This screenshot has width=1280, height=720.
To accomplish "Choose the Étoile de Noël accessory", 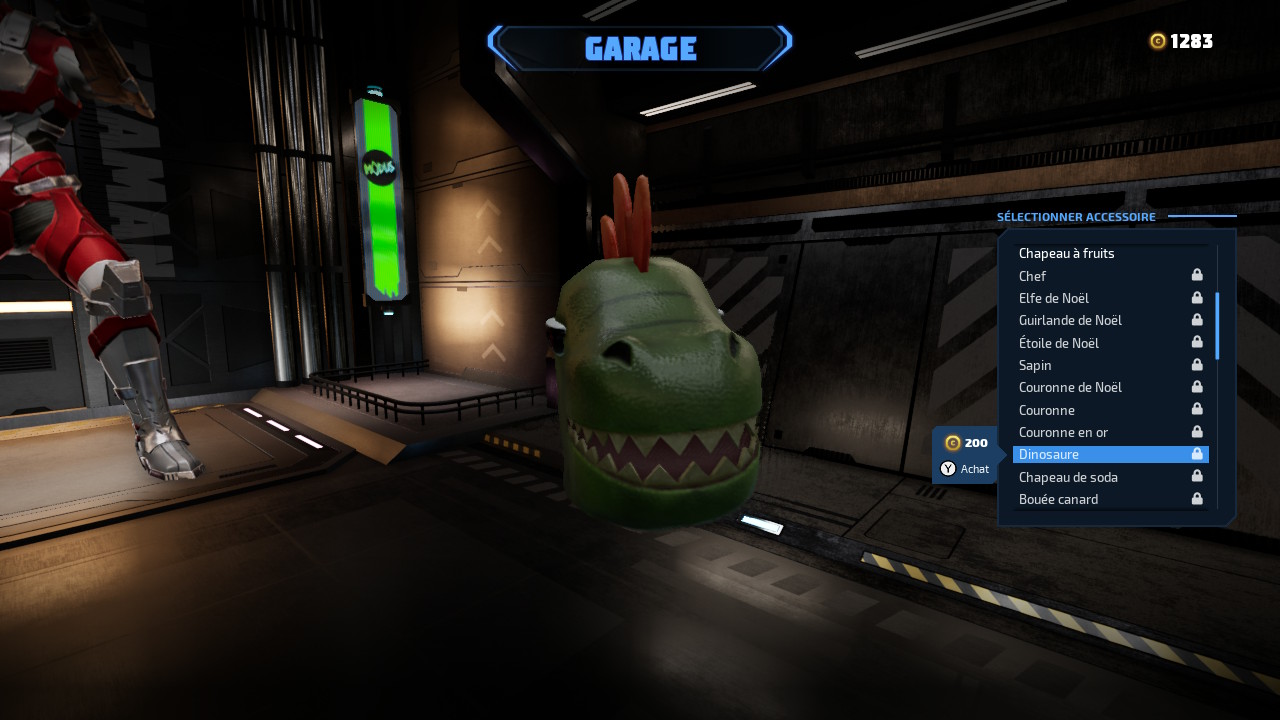I will [x=1059, y=343].
